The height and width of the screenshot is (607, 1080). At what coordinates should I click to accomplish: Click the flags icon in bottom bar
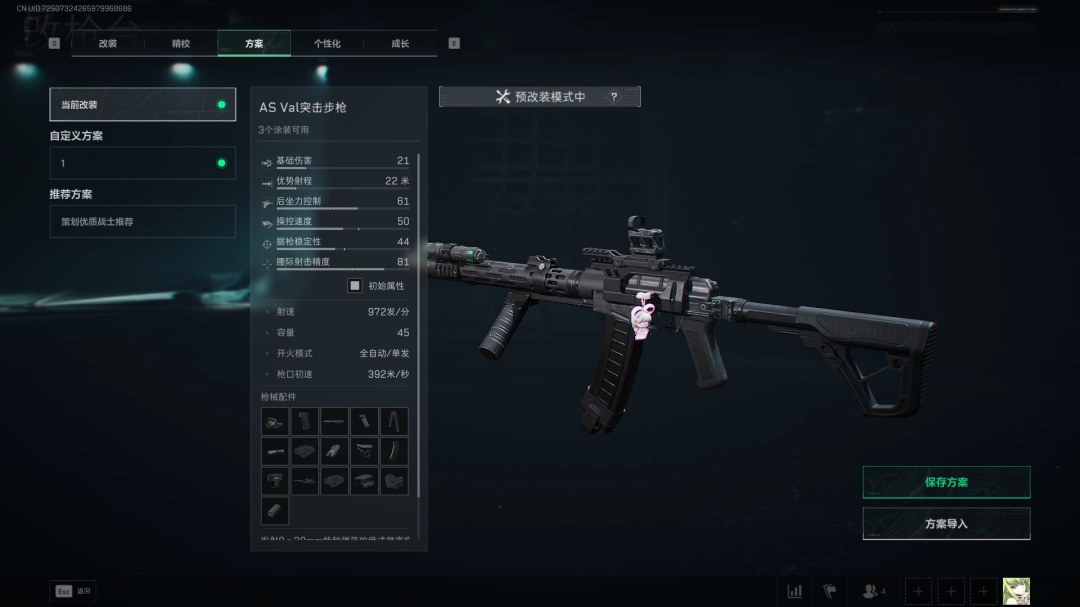point(829,591)
